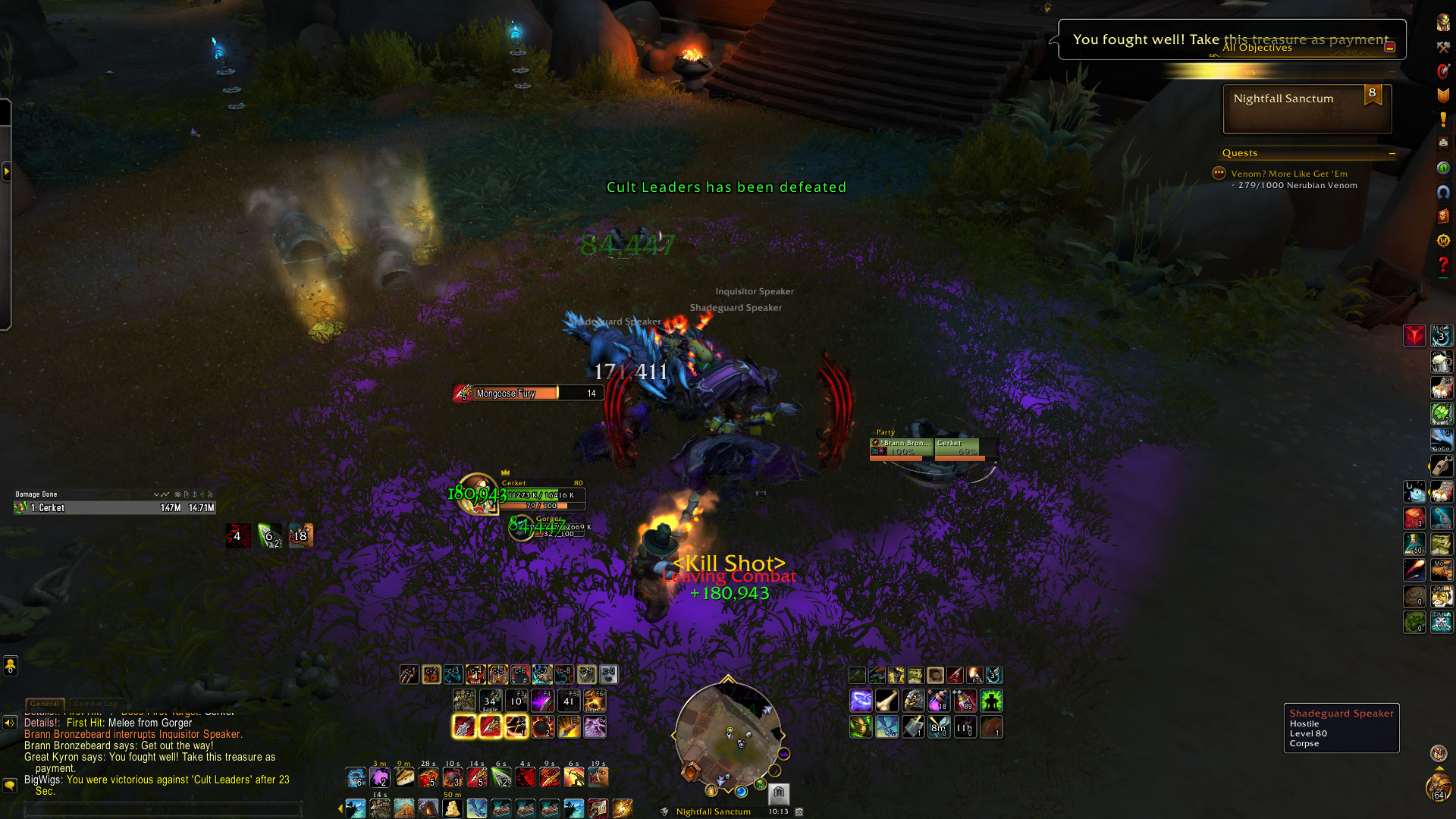Click the Cerket player unit frame portrait
Image resolution: width=1456 pixels, height=819 pixels.
click(x=478, y=494)
